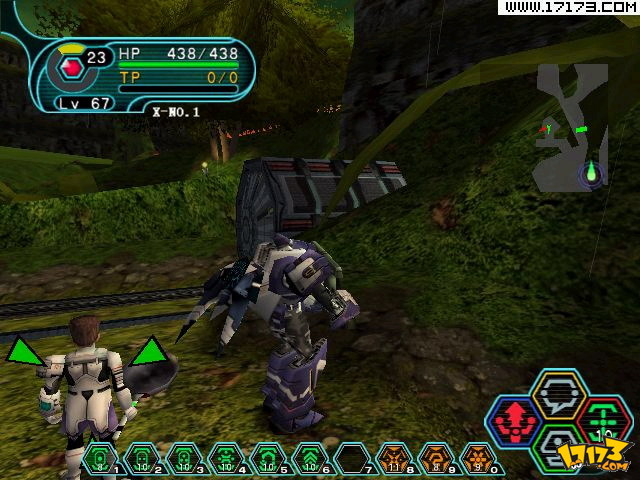Viewport: 640px width, 480px height.
Task: Select the orange trap in slot 9
Action: 436,459
